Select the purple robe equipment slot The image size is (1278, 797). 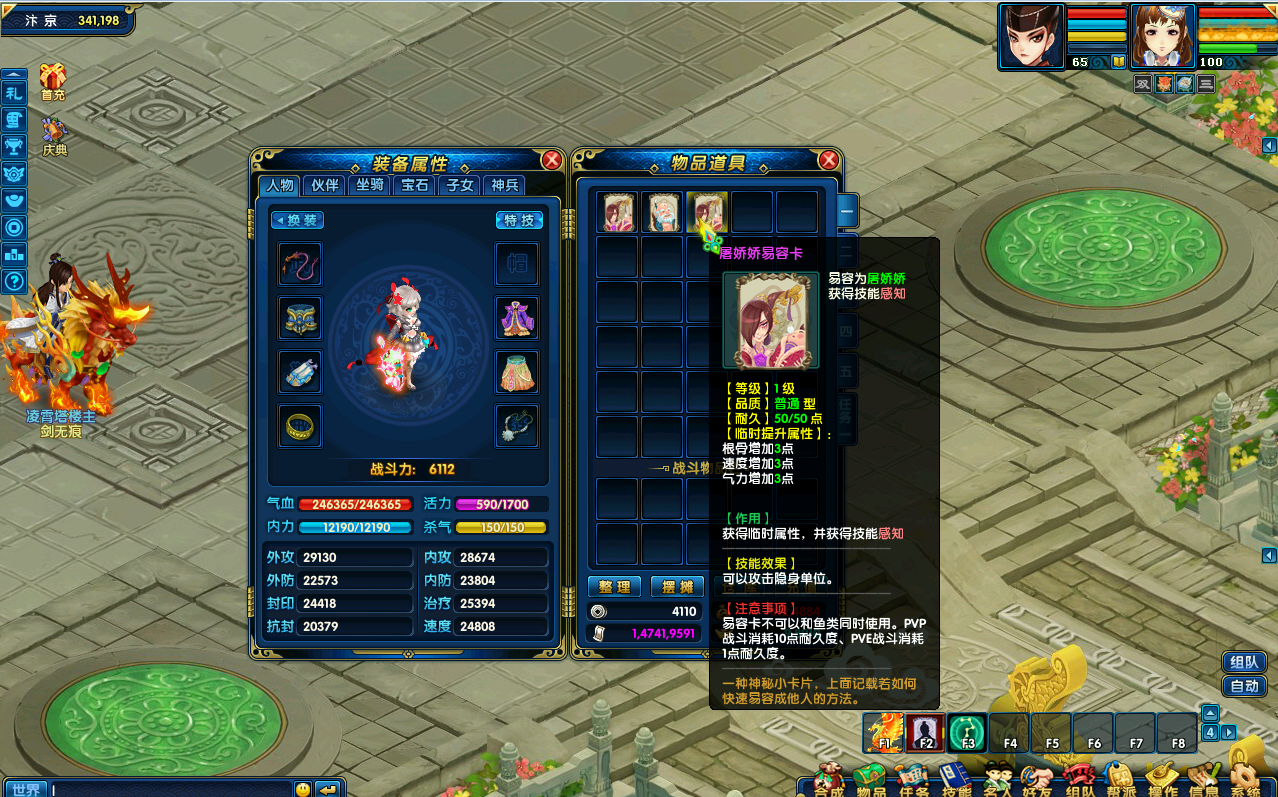(x=517, y=318)
